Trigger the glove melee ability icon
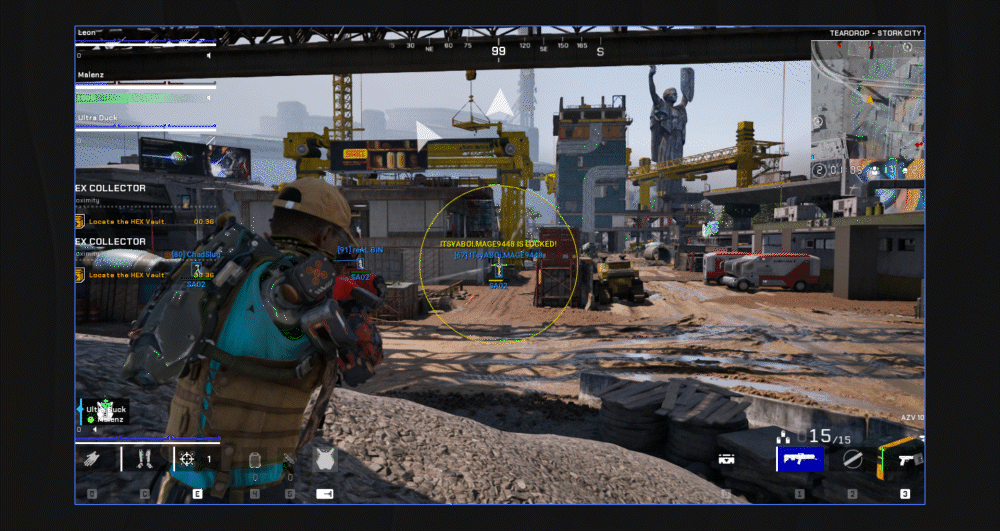Image resolution: width=1000 pixels, height=531 pixels. point(92,459)
